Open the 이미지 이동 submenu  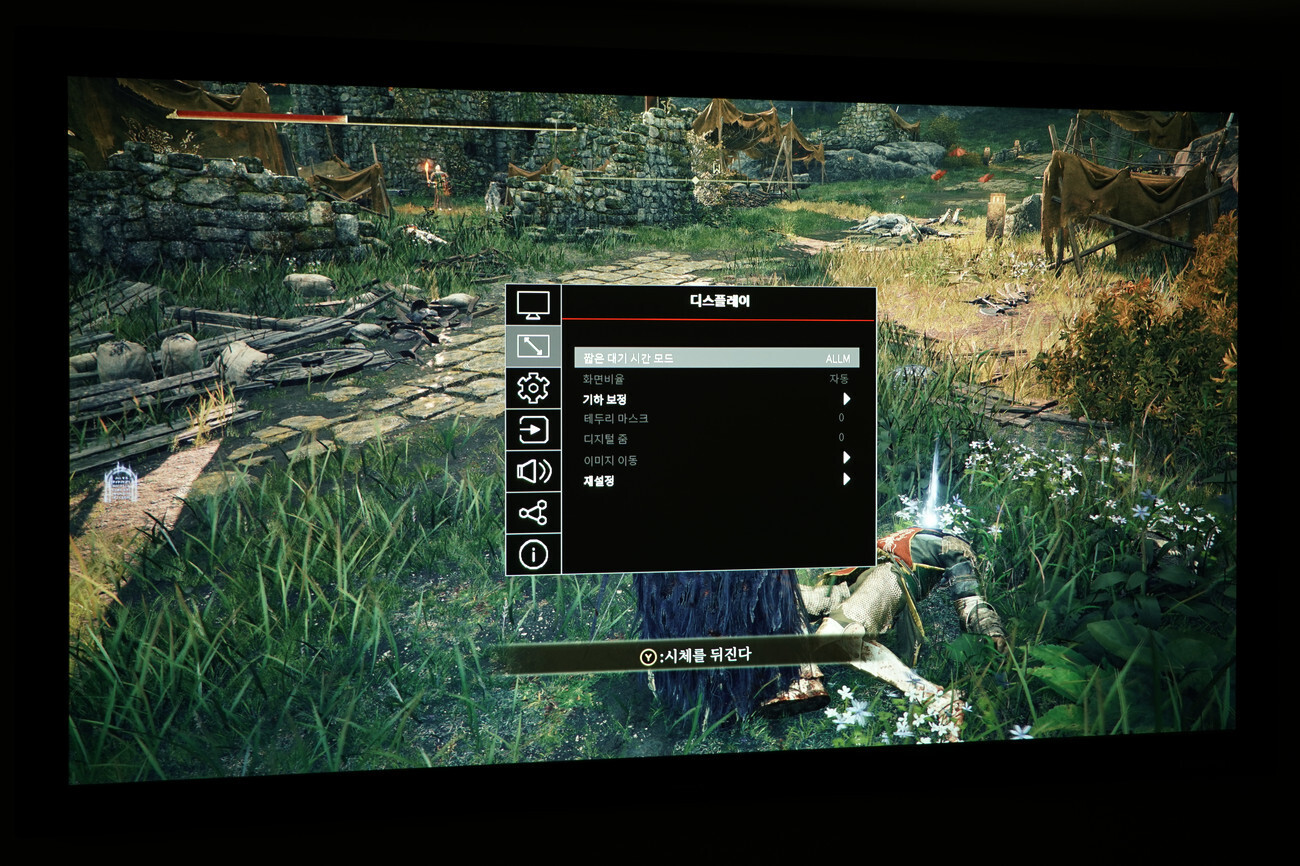[716, 460]
